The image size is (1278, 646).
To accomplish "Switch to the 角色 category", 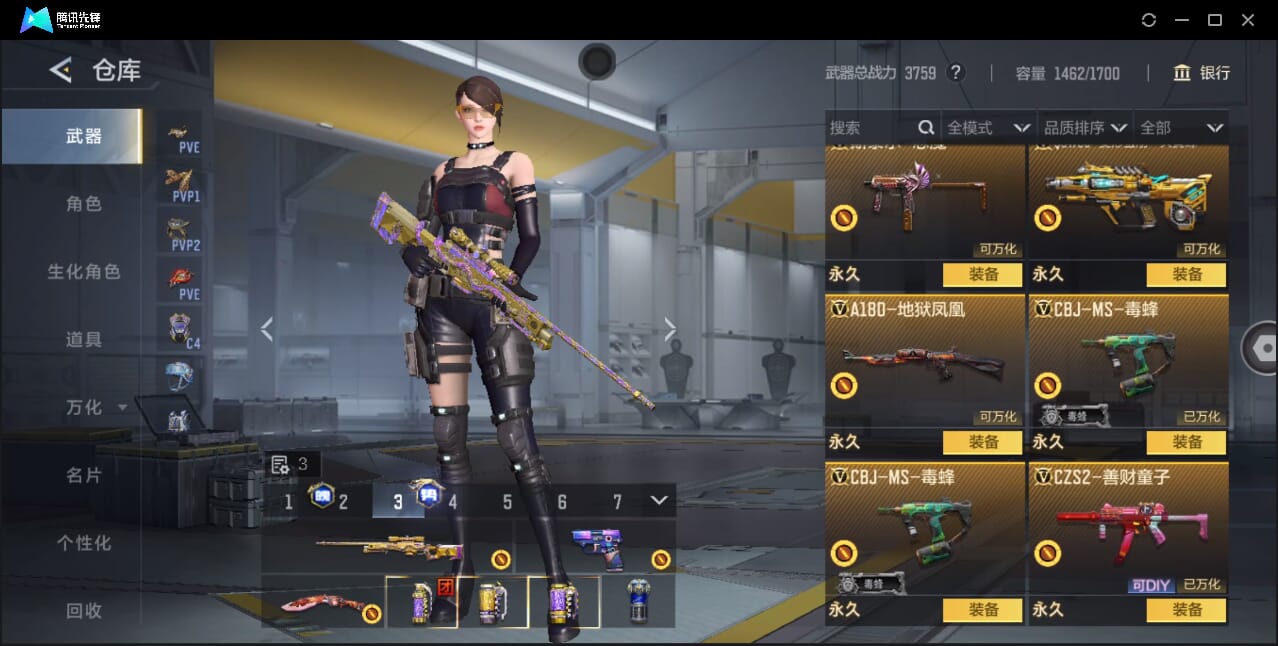I will click(84, 204).
